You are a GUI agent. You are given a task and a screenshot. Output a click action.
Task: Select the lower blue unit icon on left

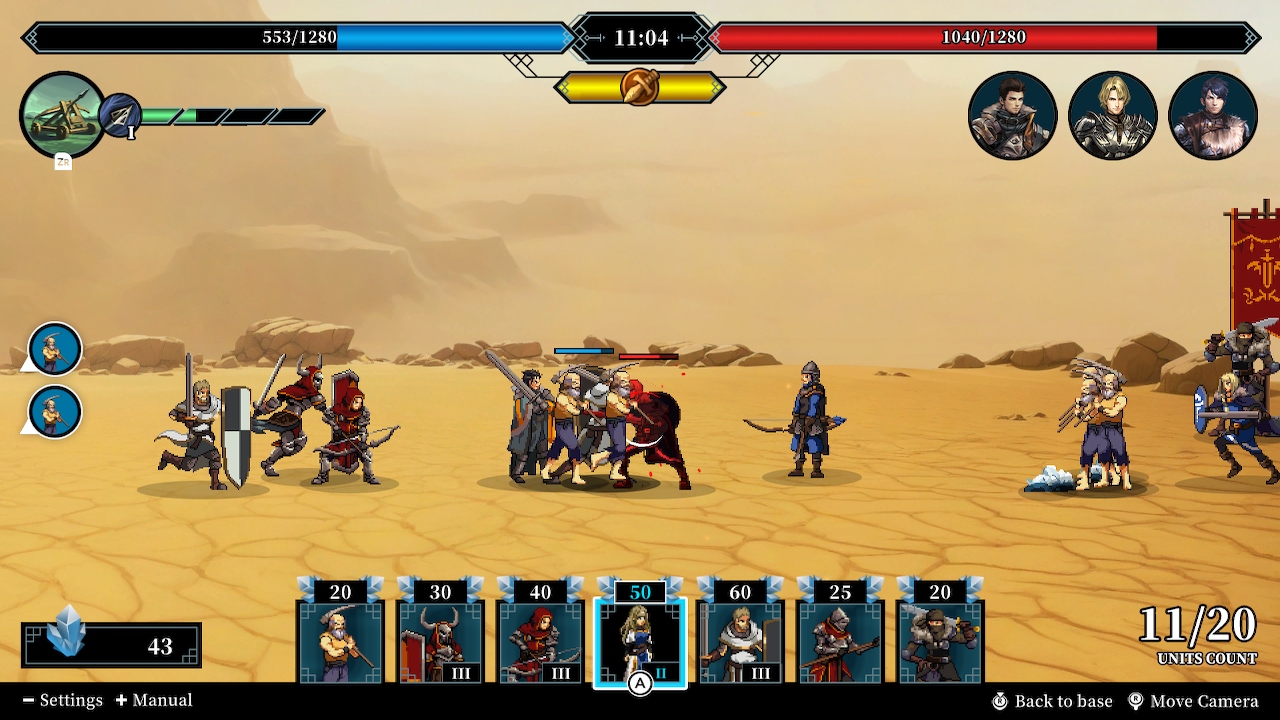coord(52,412)
